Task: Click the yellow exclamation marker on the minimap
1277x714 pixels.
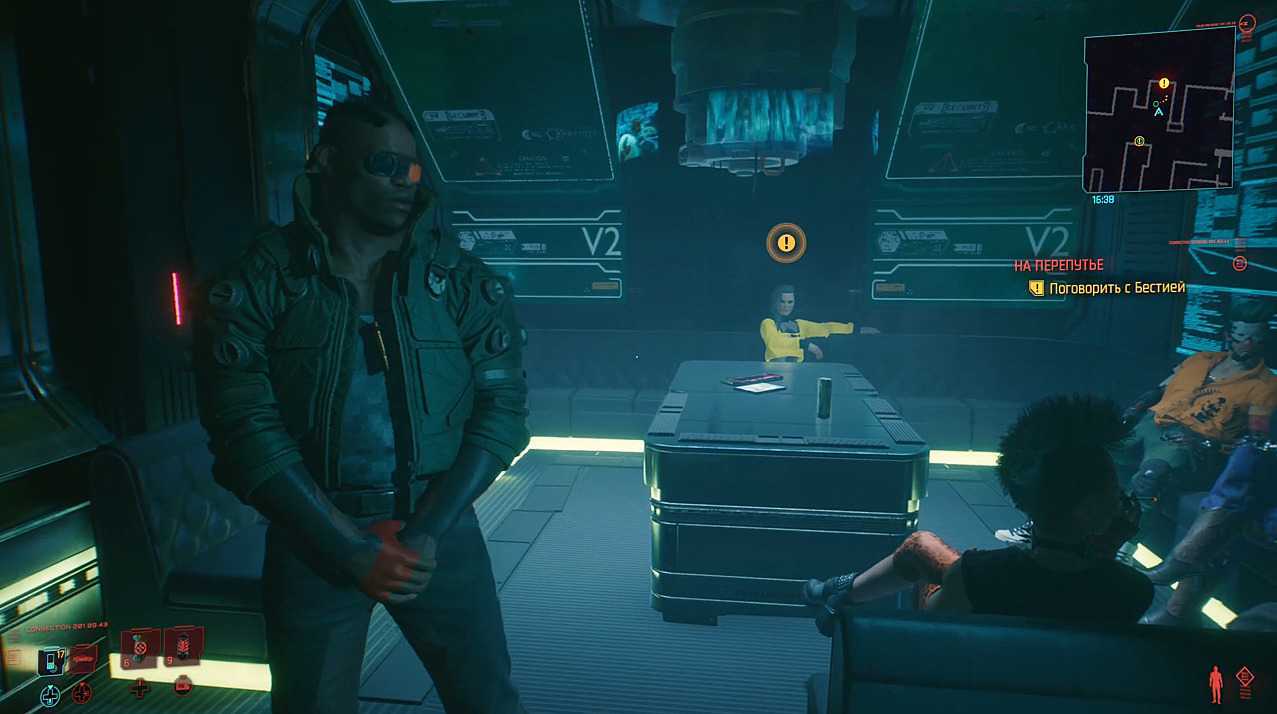Action: pyautogui.click(x=1164, y=84)
